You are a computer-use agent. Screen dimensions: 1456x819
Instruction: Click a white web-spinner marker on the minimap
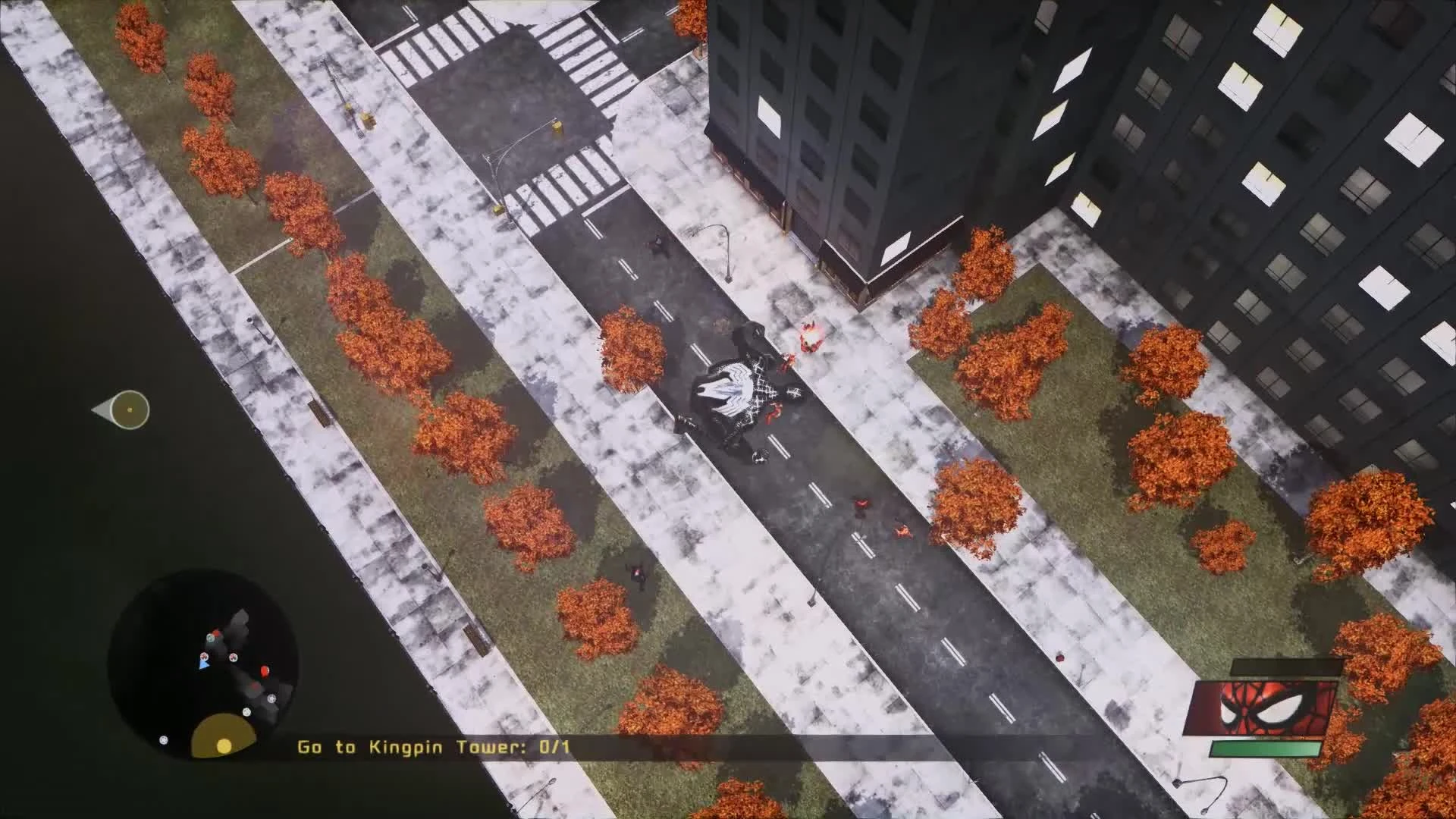tap(232, 657)
